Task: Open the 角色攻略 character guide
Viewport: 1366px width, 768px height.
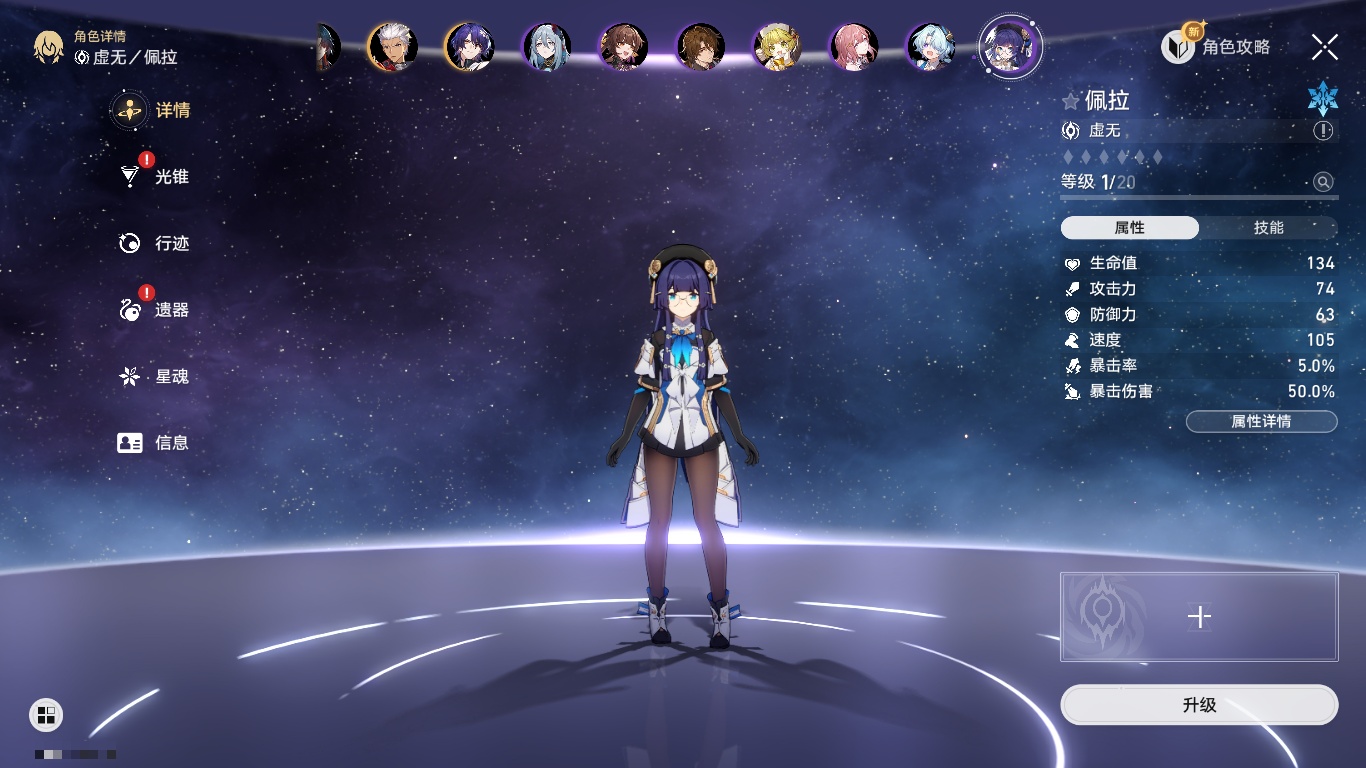Action: coord(1216,46)
